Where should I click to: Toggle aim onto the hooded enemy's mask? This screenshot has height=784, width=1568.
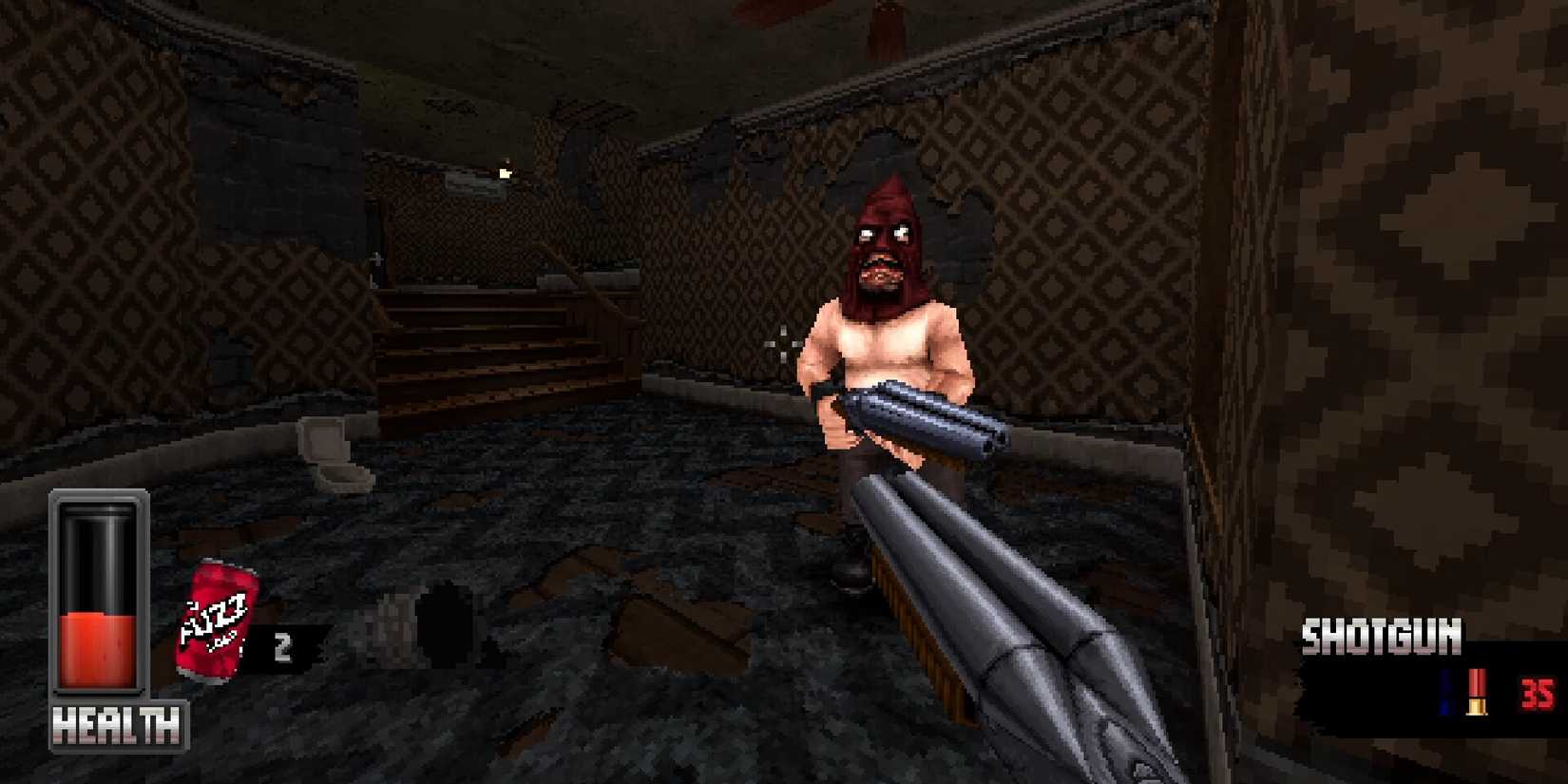pos(883,238)
